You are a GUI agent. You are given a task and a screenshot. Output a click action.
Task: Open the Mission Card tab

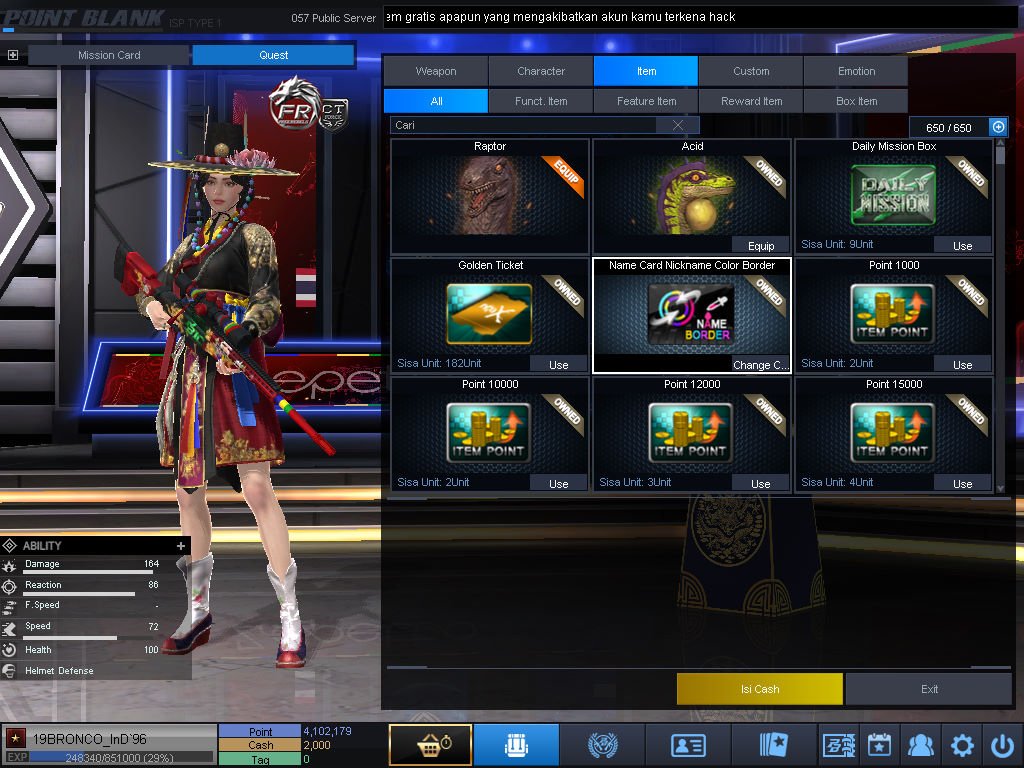tap(109, 55)
